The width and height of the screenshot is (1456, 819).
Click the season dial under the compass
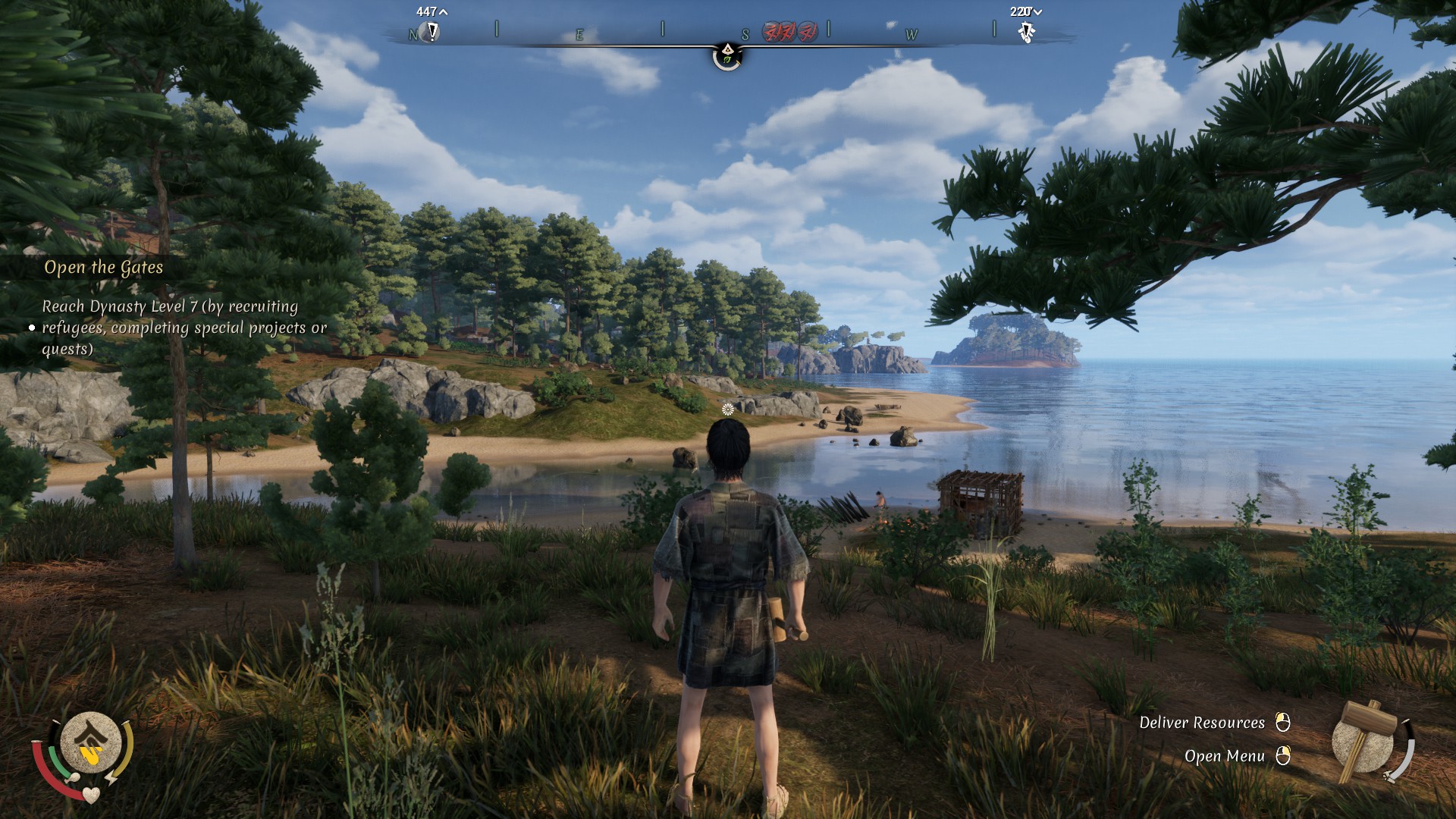[727, 56]
